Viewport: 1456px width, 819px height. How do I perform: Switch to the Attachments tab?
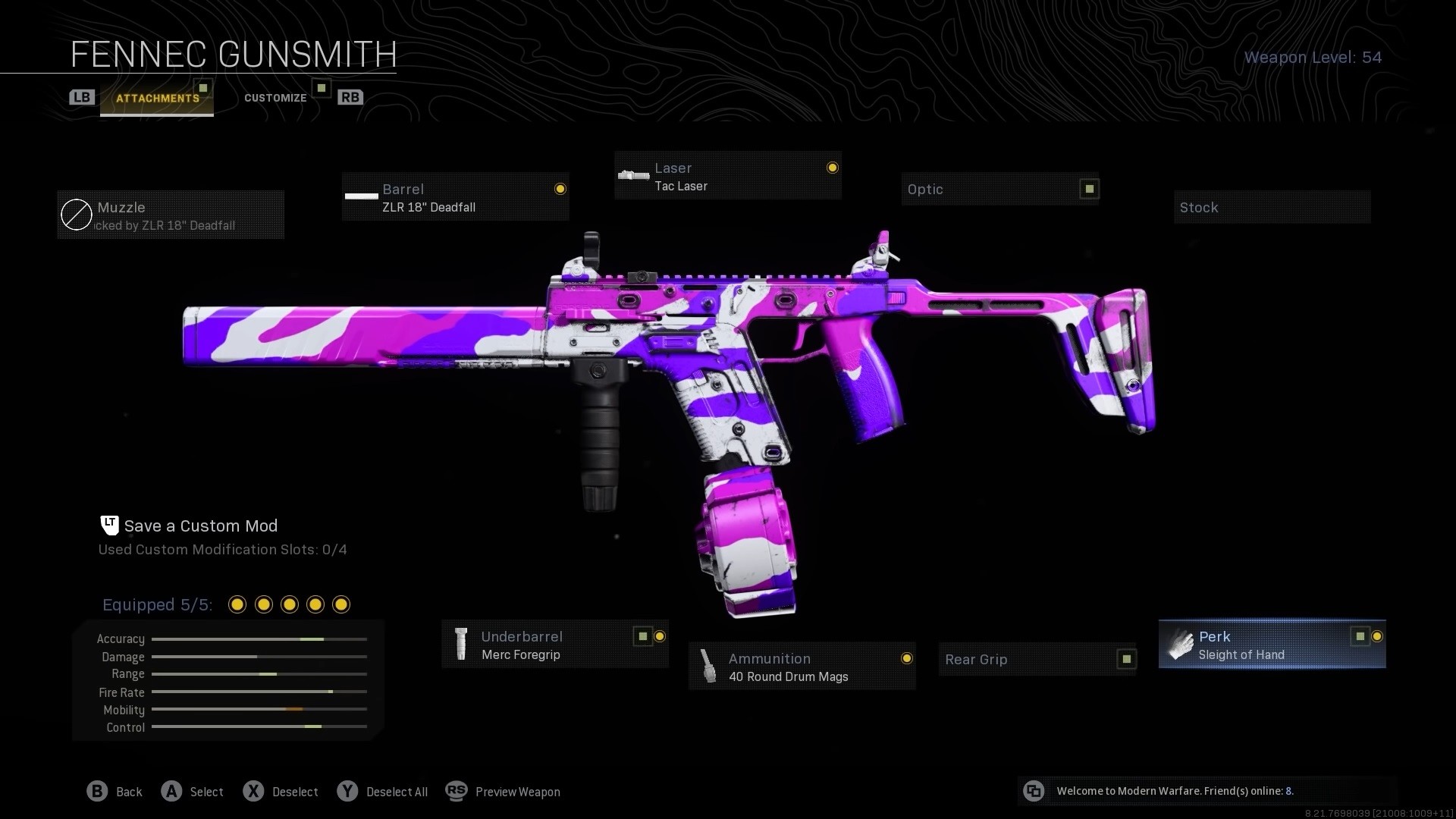157,98
